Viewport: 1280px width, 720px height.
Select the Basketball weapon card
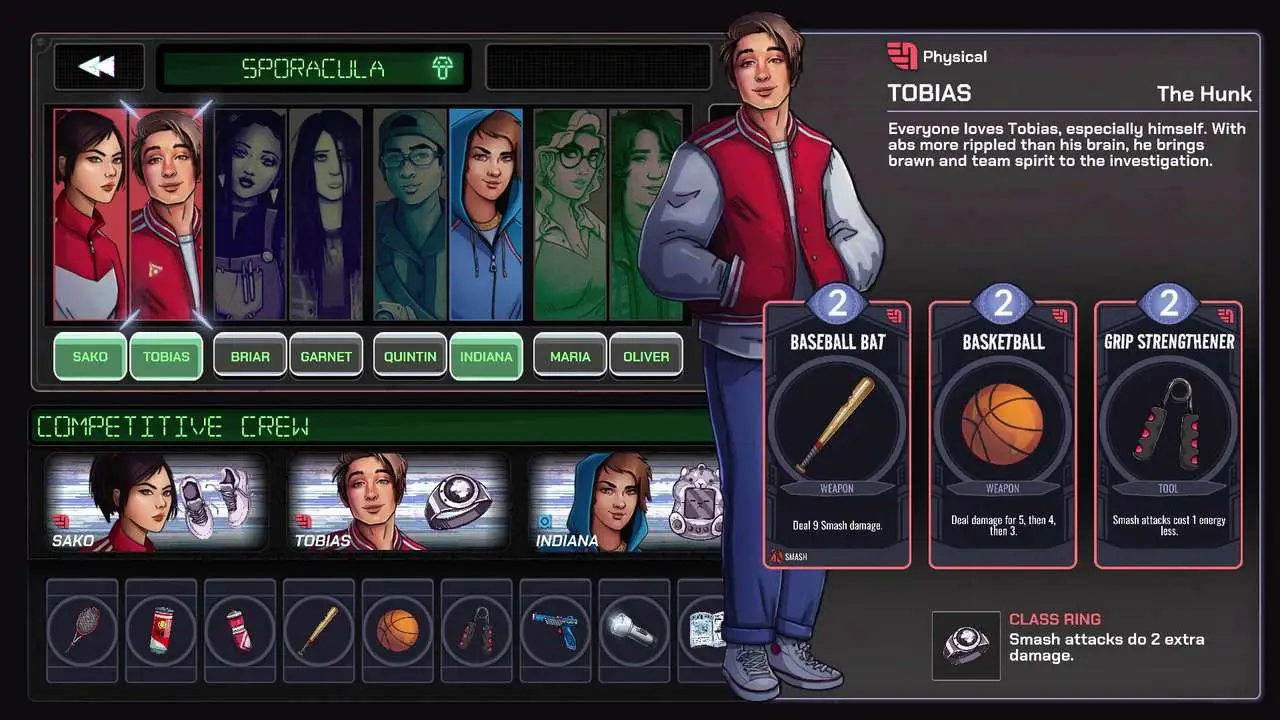tap(1002, 435)
